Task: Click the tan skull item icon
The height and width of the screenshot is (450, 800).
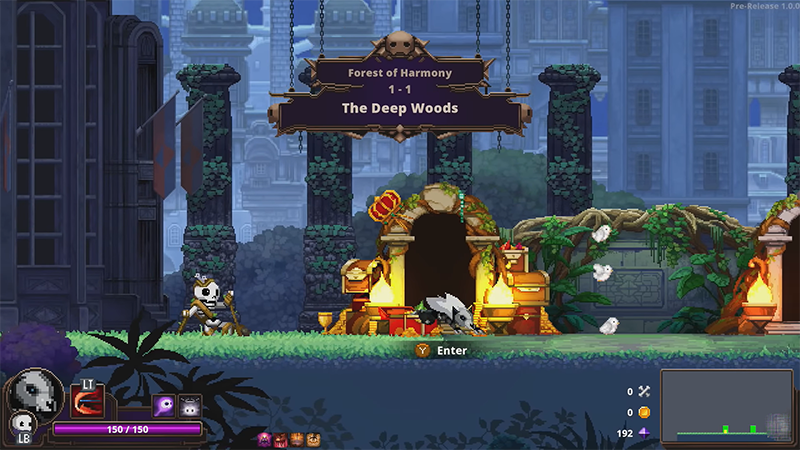Action: pos(313,439)
